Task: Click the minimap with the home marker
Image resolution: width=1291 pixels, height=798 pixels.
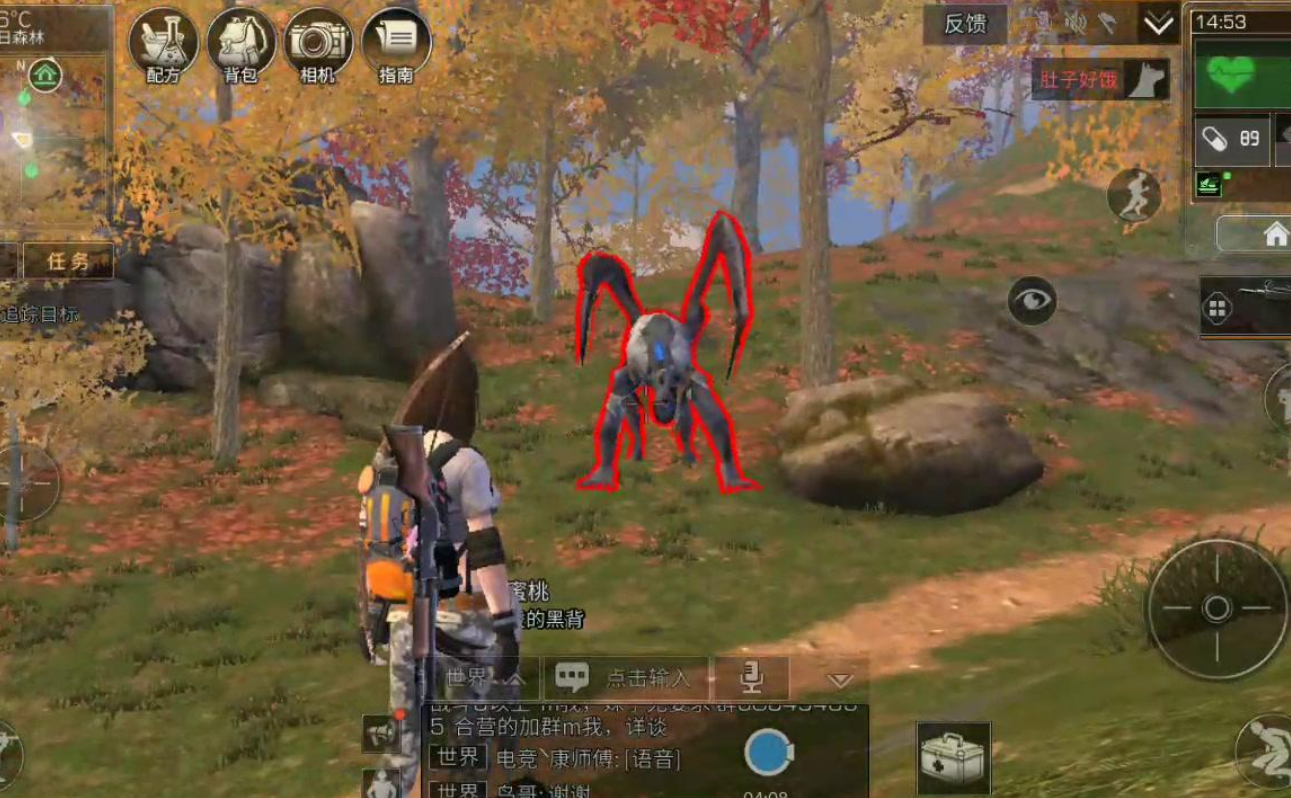Action: click(x=54, y=140)
